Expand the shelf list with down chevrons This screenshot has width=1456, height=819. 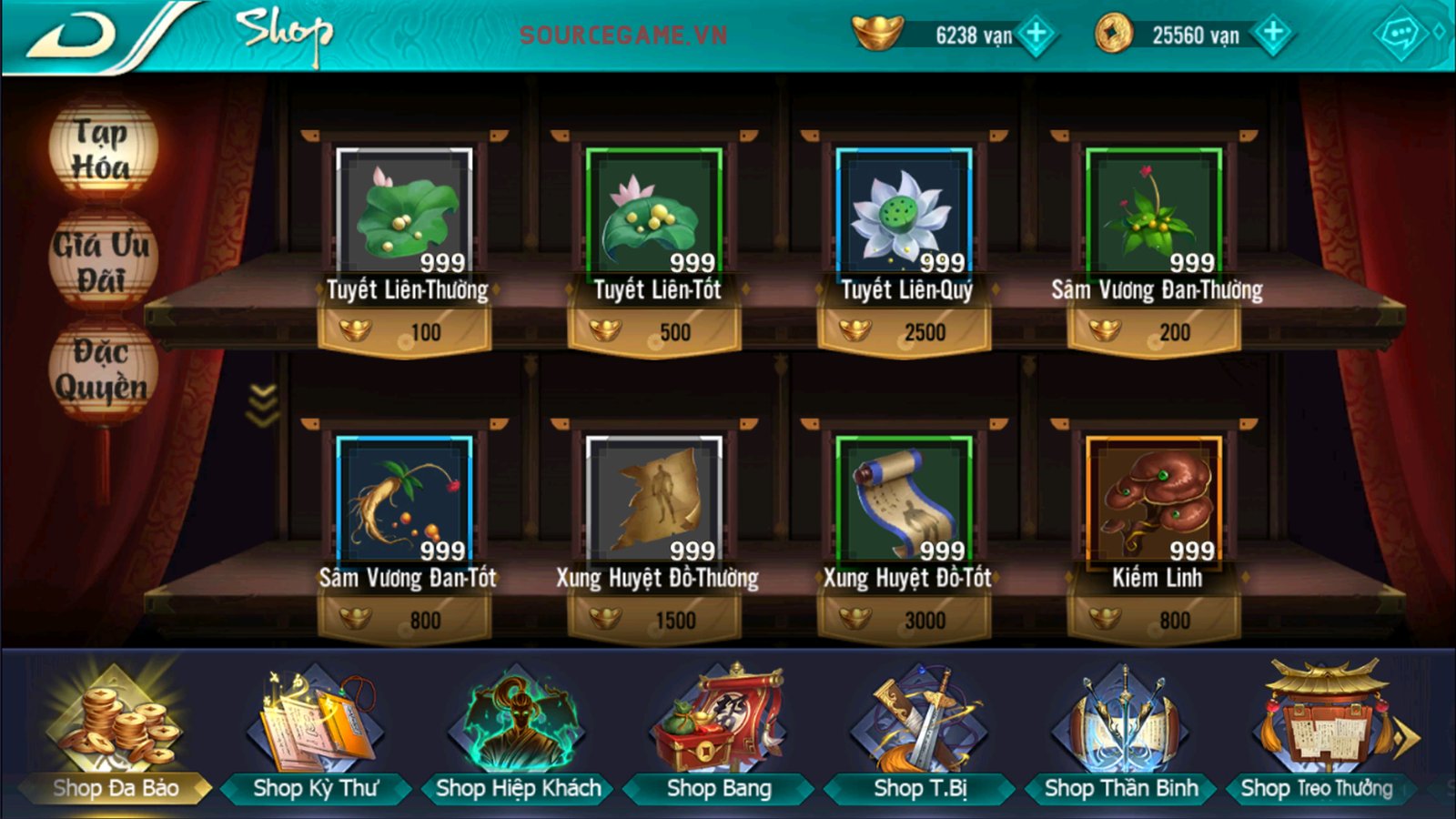(x=263, y=405)
